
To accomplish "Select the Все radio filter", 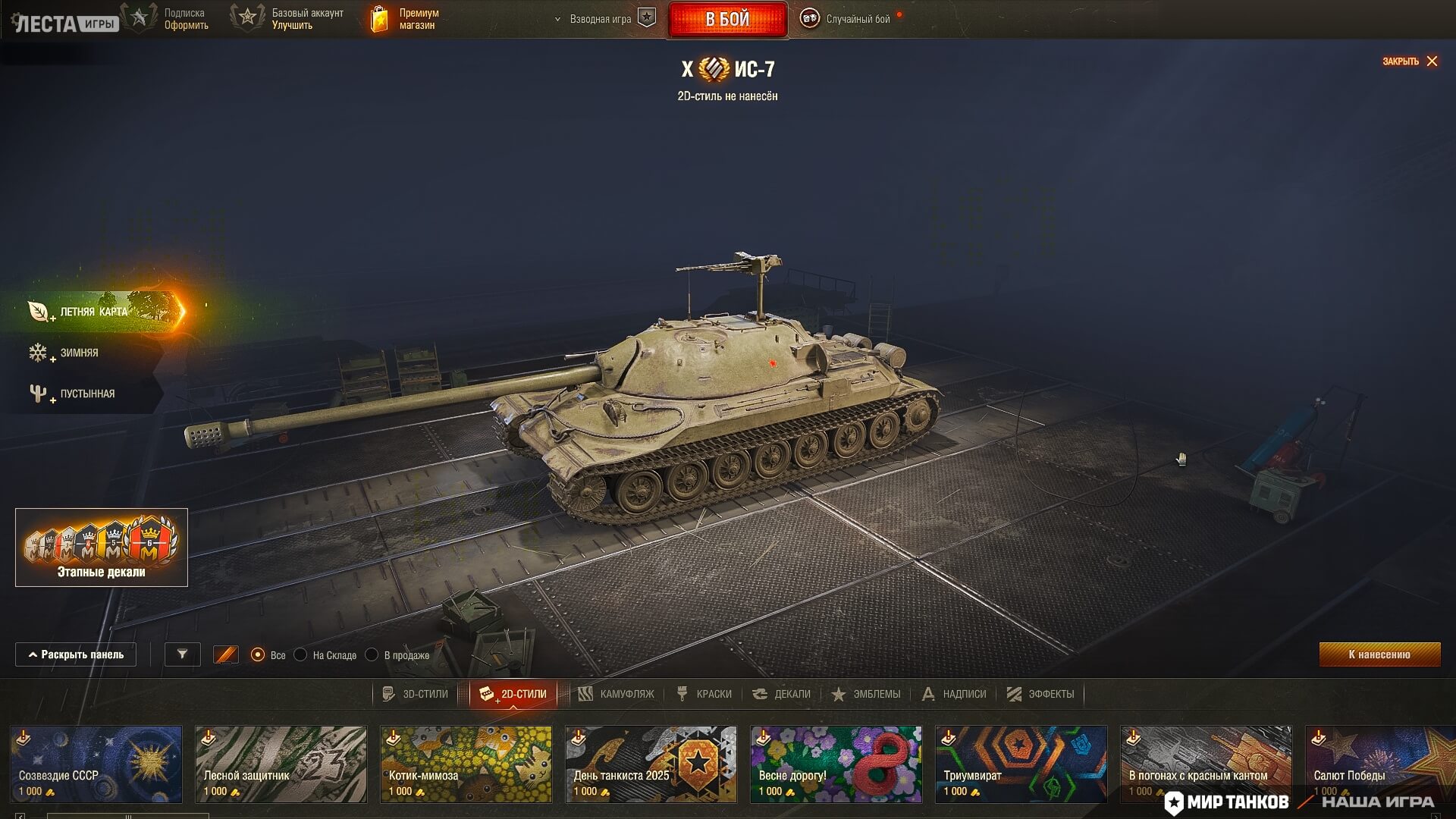I will (x=258, y=654).
